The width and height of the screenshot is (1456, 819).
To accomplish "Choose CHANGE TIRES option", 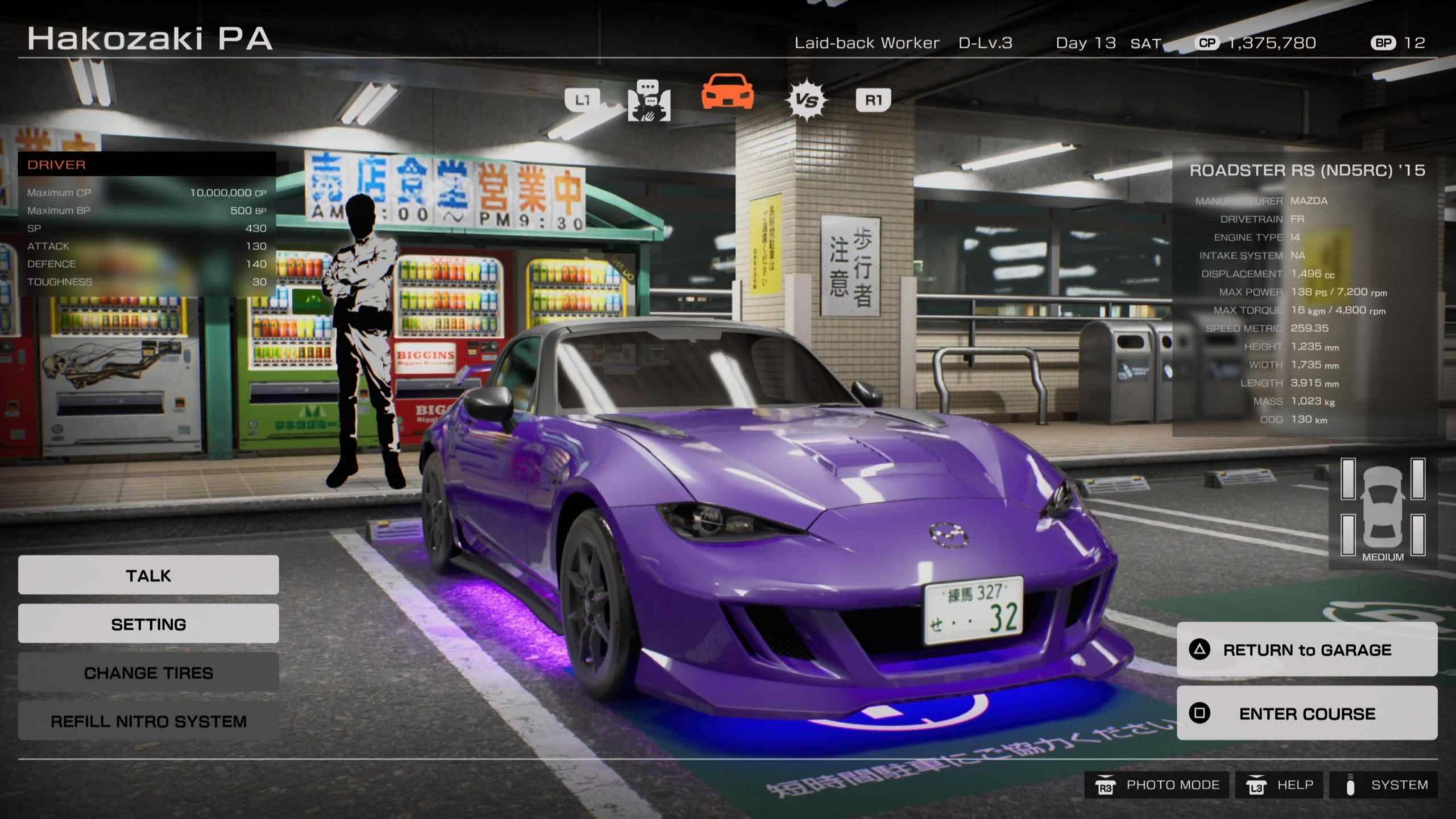I will pyautogui.click(x=148, y=673).
